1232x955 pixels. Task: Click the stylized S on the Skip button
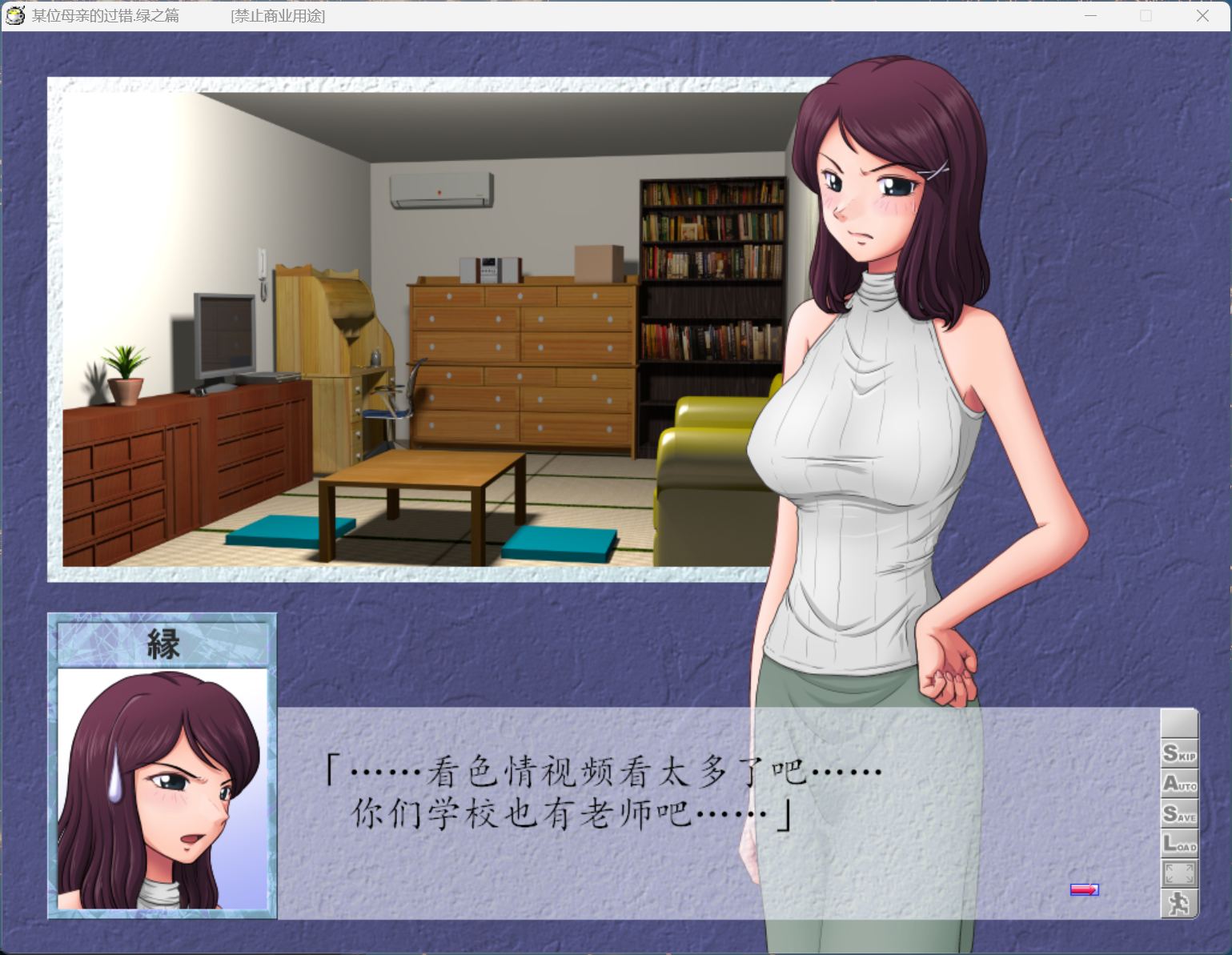1169,751
